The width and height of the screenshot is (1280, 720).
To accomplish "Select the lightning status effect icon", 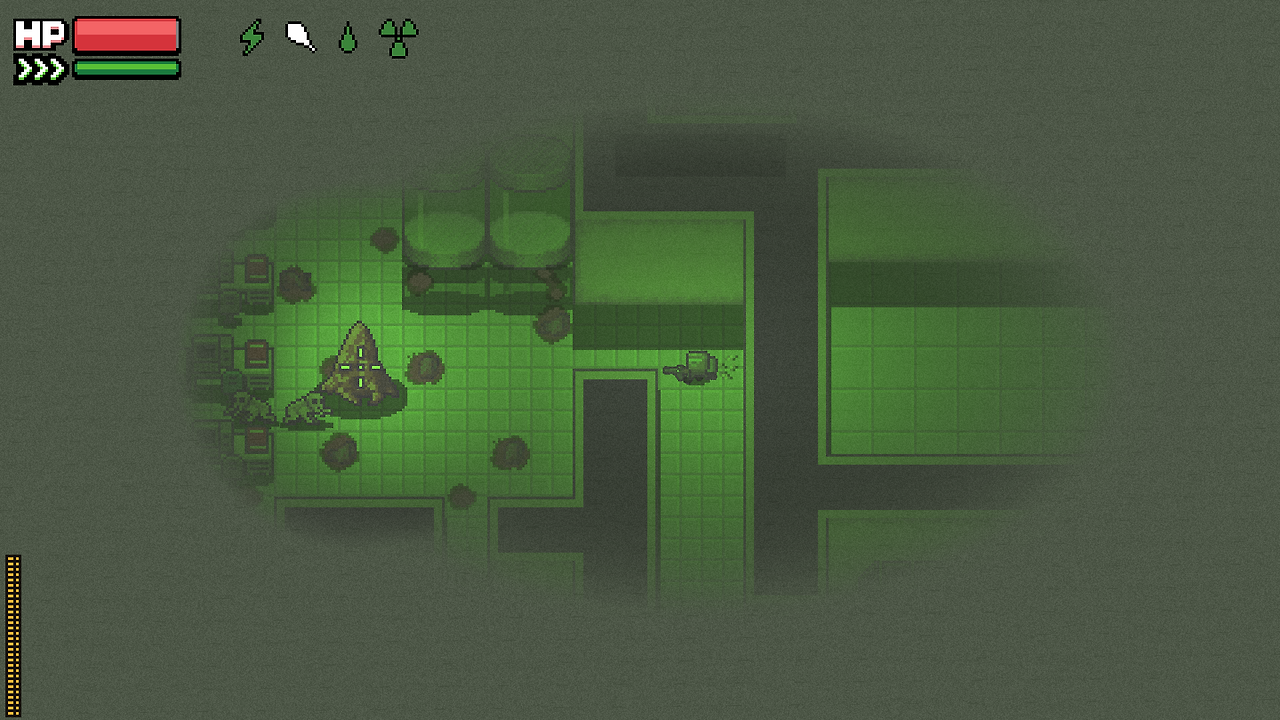I will pos(252,37).
